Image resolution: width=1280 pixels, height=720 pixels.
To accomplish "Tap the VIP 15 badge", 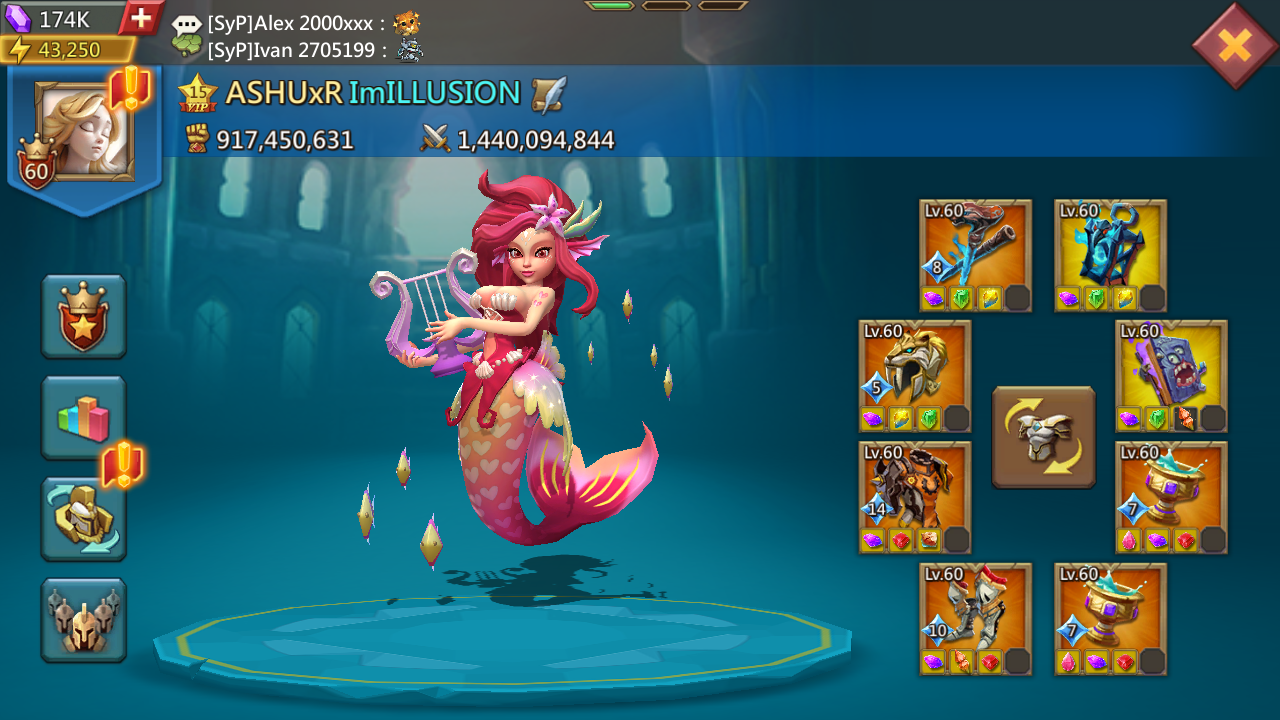I will tap(198, 91).
